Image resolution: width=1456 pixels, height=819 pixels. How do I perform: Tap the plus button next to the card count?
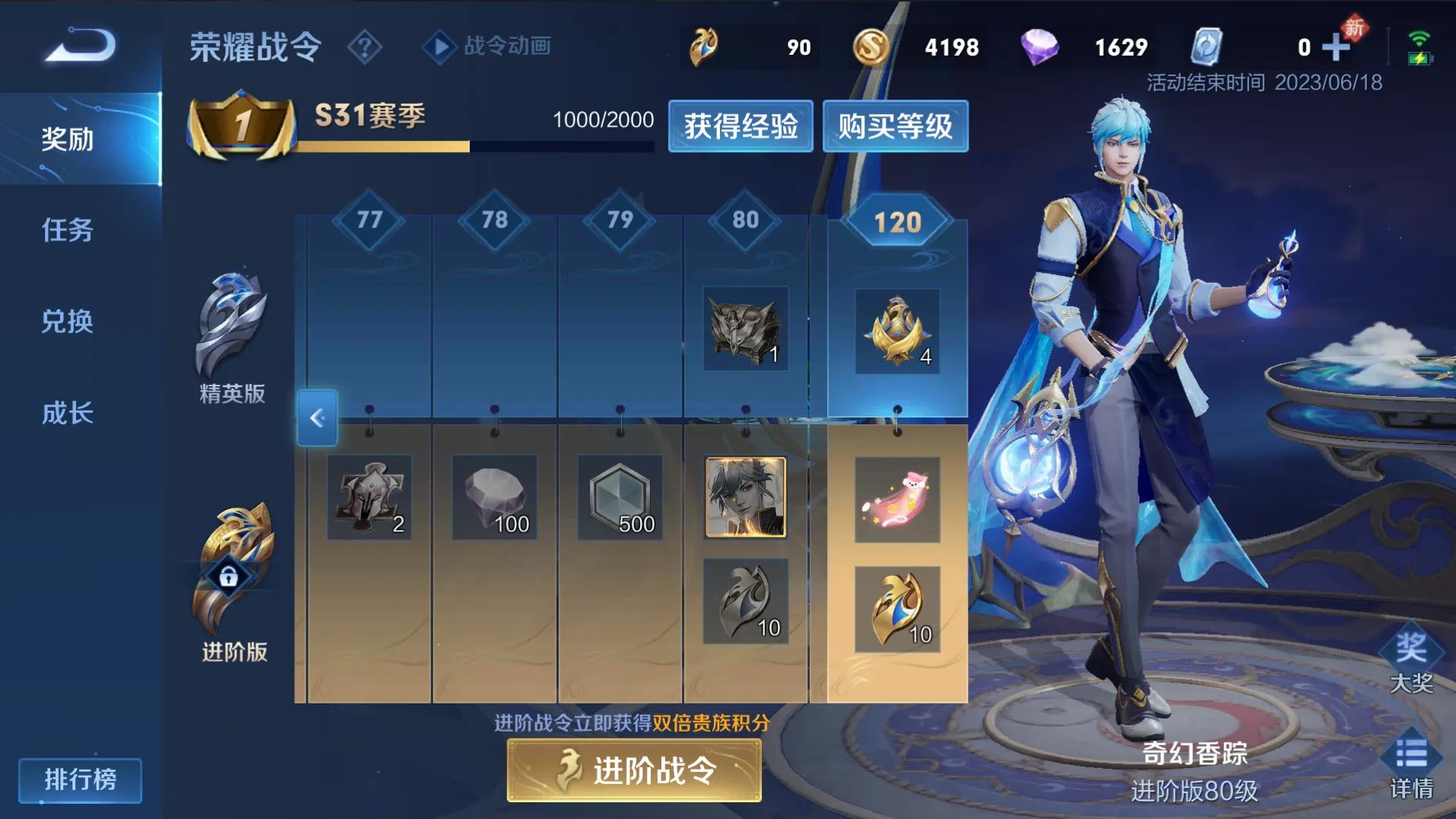[x=1337, y=46]
